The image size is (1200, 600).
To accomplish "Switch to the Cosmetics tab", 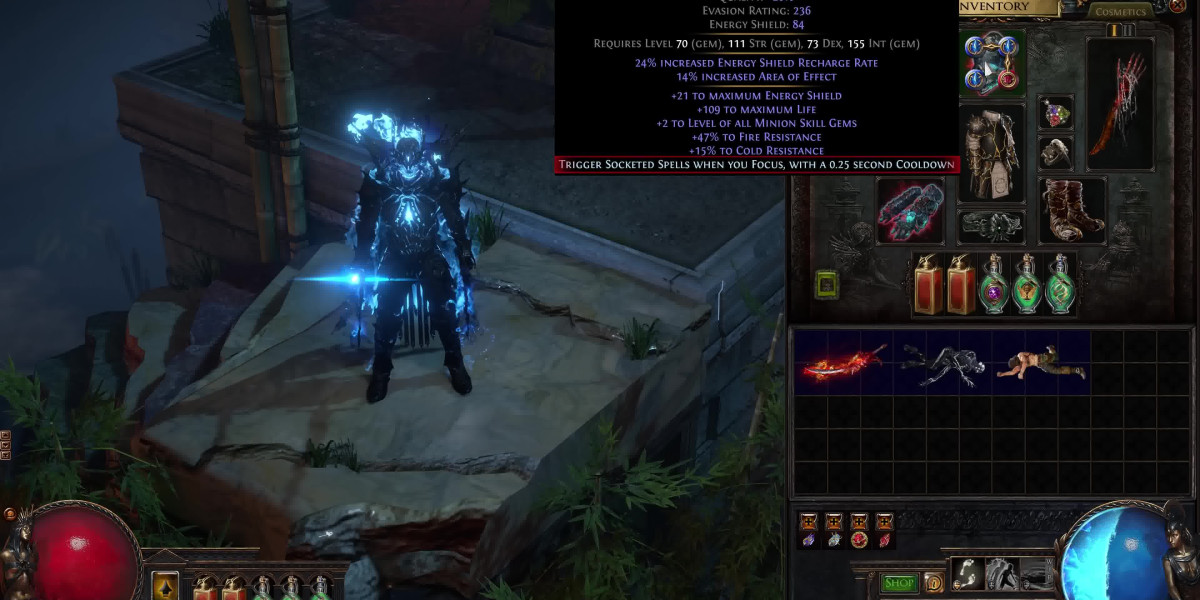I will point(1120,12).
